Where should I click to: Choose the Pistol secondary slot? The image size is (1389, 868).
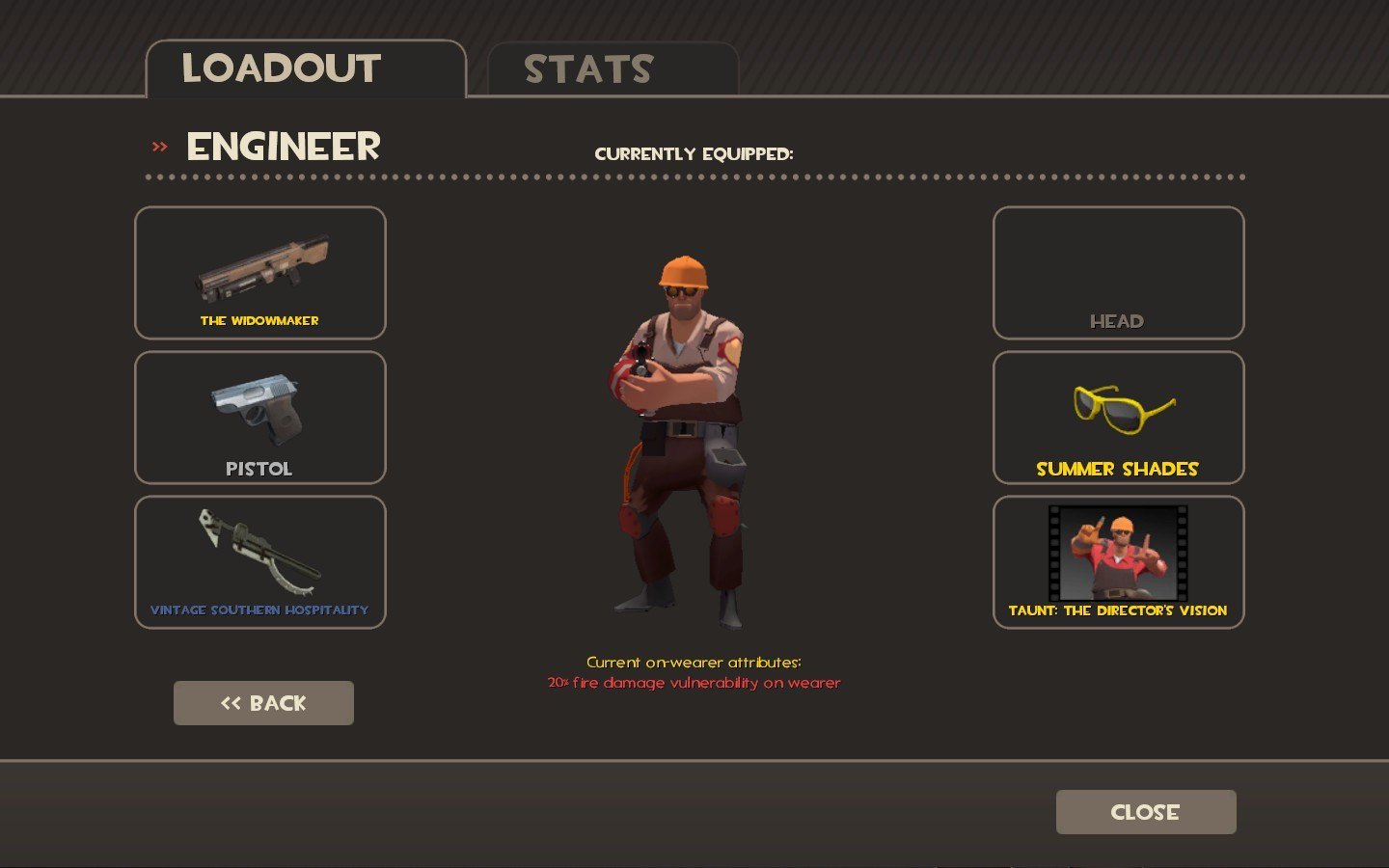point(260,418)
